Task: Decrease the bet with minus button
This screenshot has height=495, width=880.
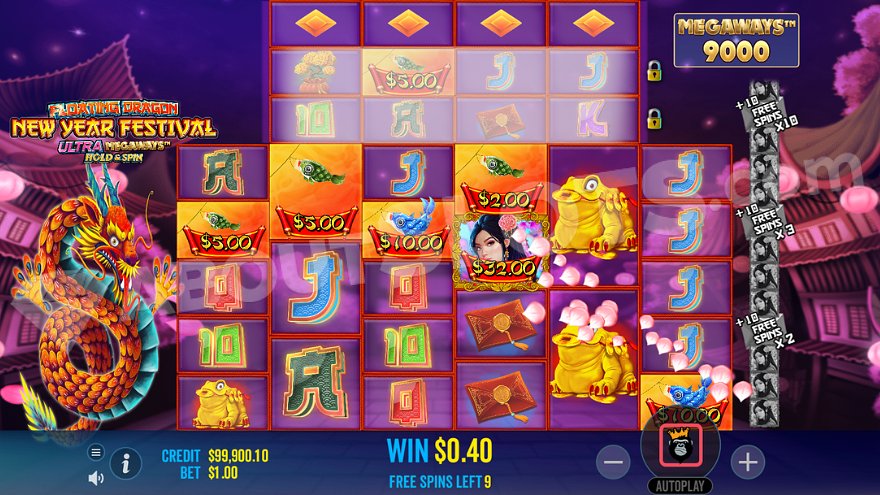Action: 614,461
